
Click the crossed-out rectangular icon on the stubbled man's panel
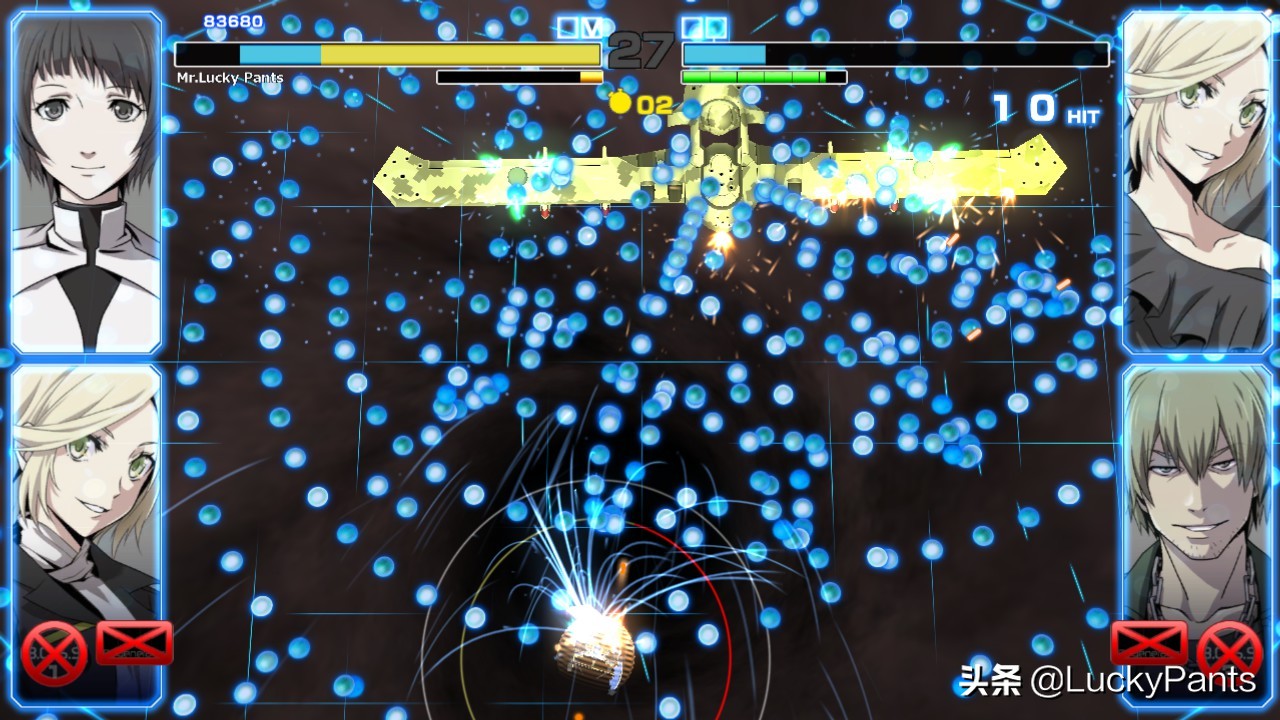click(x=1149, y=643)
